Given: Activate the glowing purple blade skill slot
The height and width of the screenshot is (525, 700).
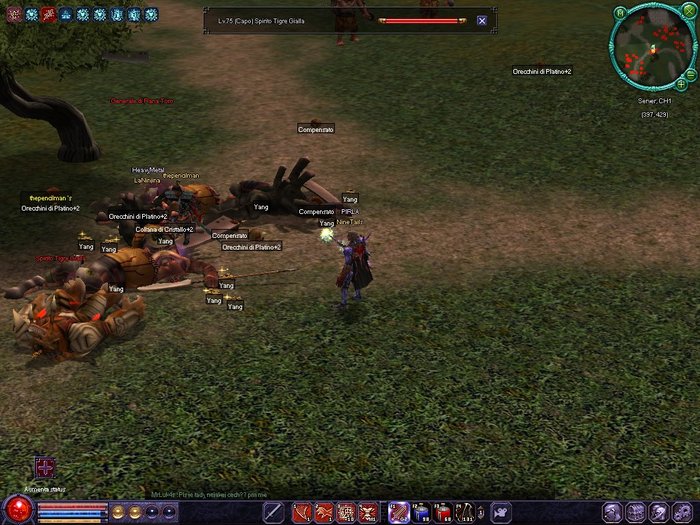Looking at the screenshot, I should point(398,513).
